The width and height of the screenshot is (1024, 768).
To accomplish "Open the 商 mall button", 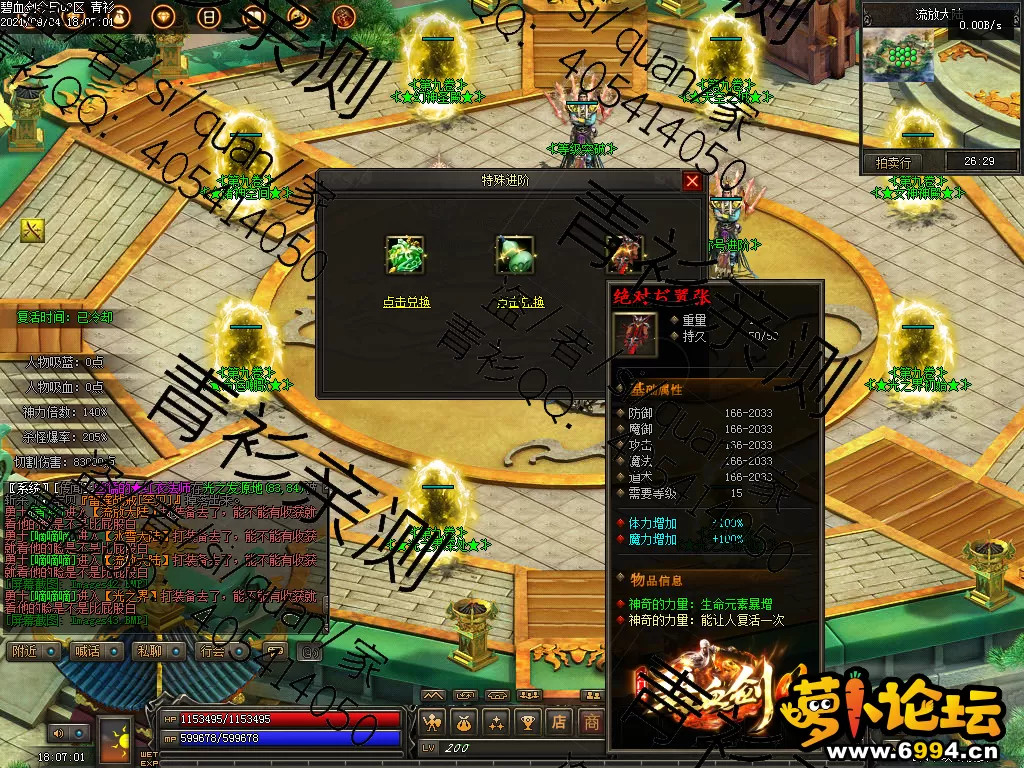I will (x=592, y=721).
